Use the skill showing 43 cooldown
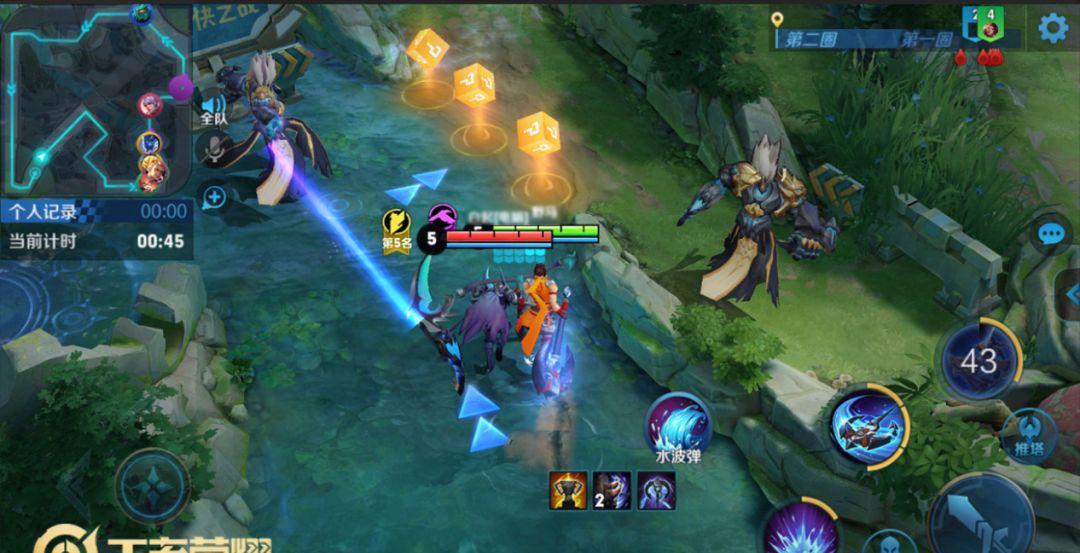Viewport: 1080px width, 553px height. 979,360
